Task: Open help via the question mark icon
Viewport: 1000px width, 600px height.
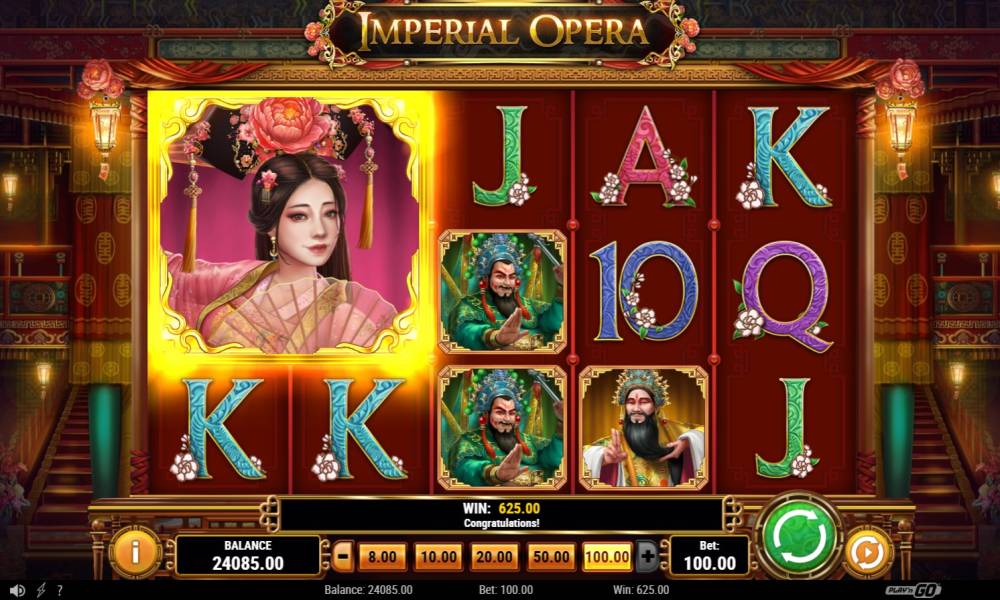Action: (60, 590)
